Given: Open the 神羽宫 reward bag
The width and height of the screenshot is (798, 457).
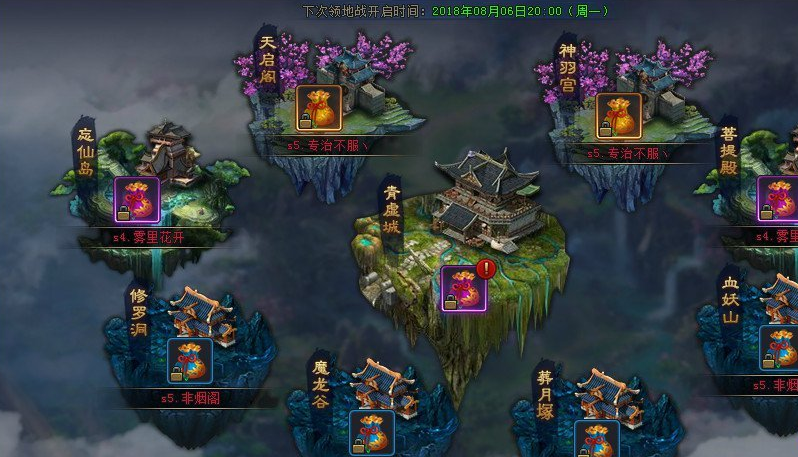Looking at the screenshot, I should click(620, 116).
